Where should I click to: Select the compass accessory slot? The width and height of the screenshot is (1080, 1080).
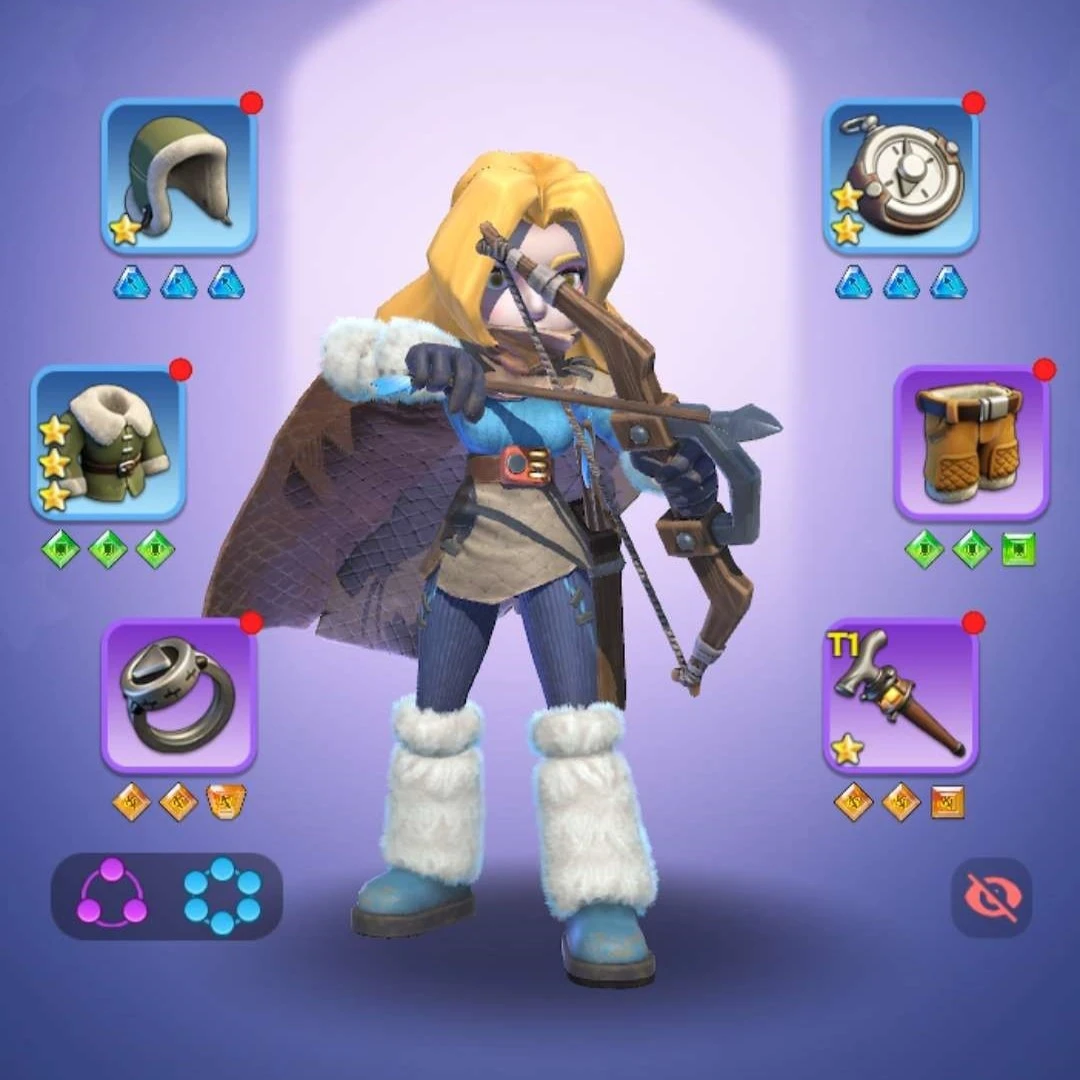click(901, 177)
